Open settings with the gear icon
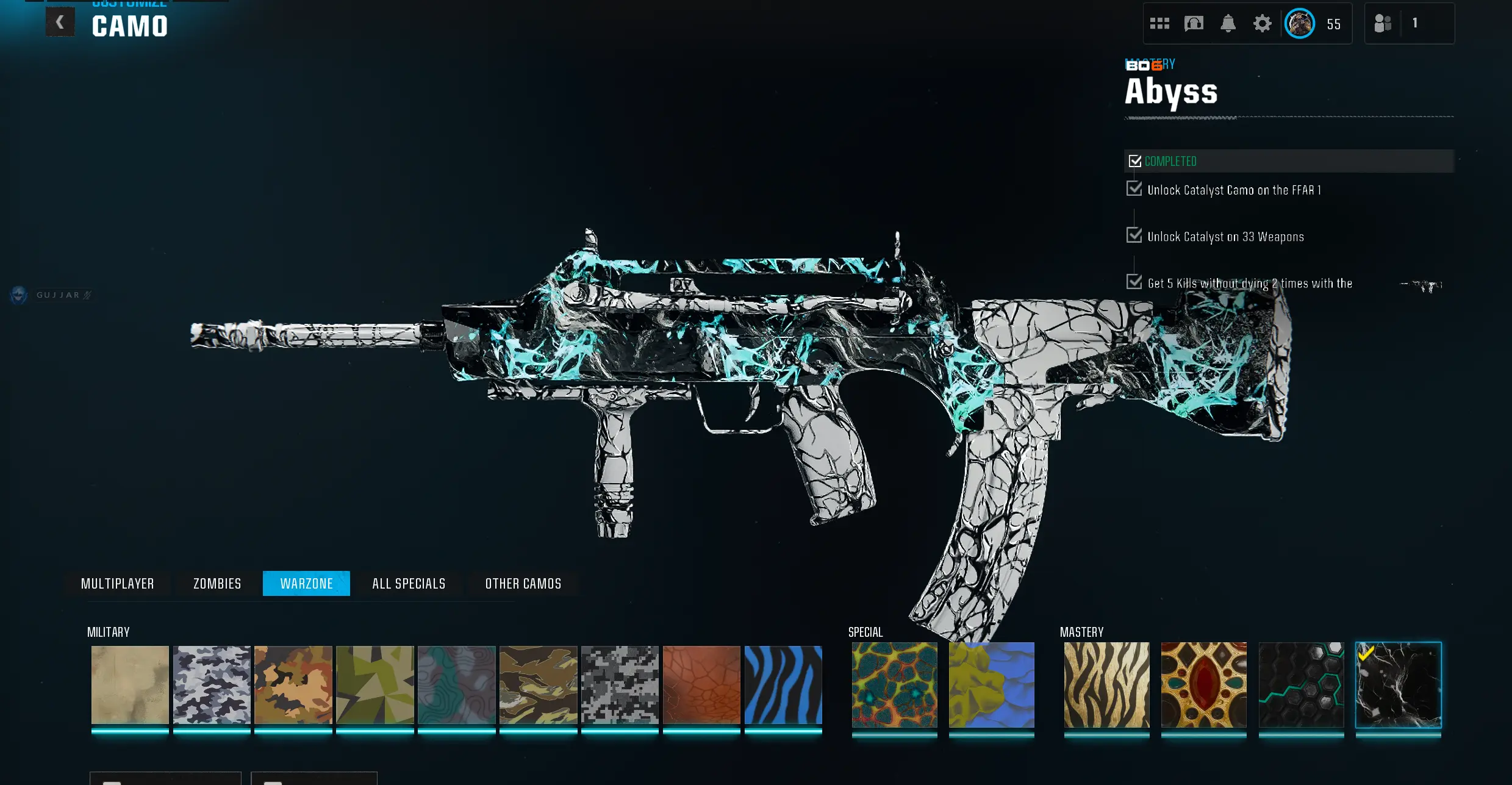 pyautogui.click(x=1262, y=24)
